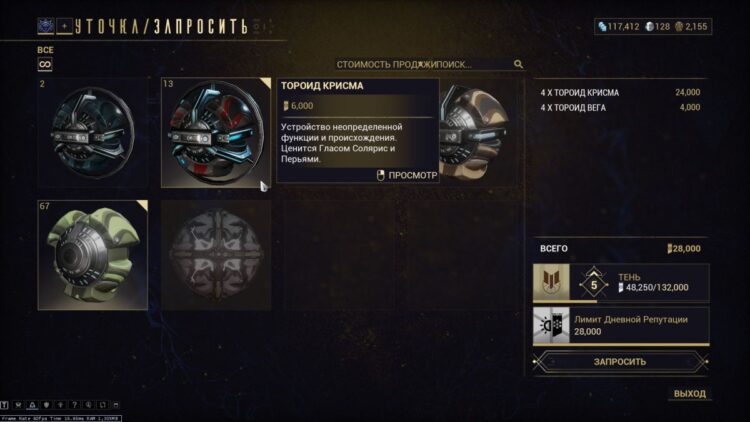Screen dimensions: 750x422
Task: Click the syndicate emblem in the header
Action: (x=45, y=25)
